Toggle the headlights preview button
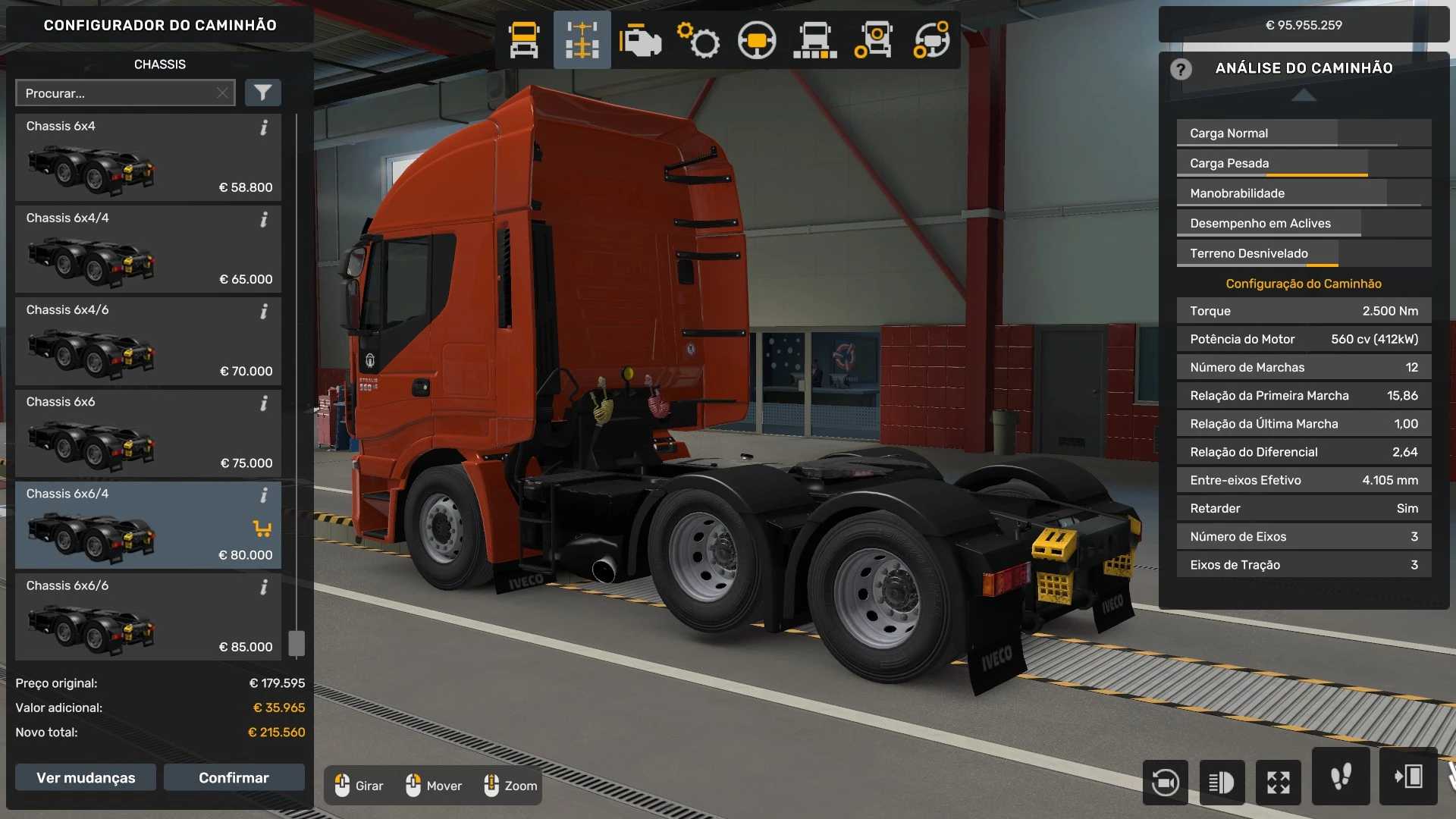 1222,782
